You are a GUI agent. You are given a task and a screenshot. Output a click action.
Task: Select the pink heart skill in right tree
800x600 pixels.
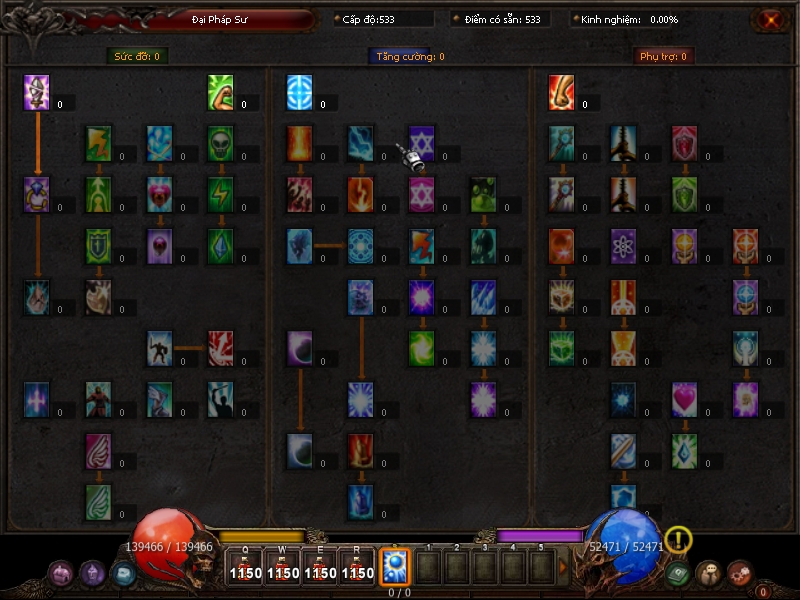point(684,399)
